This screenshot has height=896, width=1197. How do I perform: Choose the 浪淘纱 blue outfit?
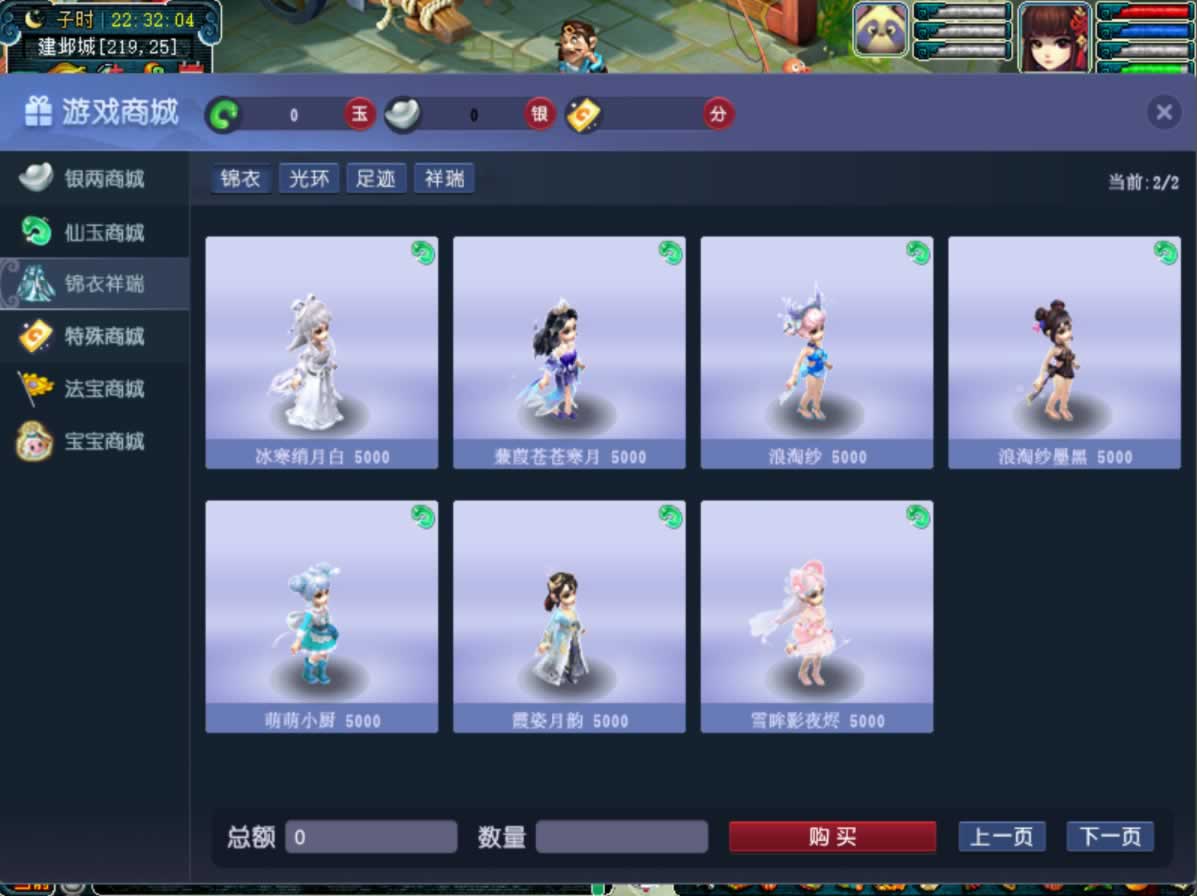[816, 351]
